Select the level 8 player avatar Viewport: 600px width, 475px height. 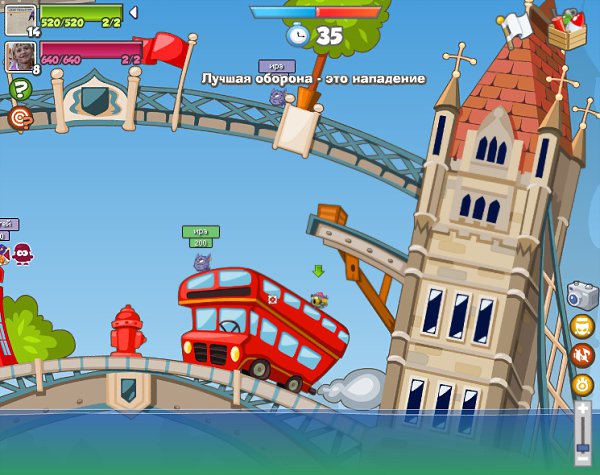pyautogui.click(x=20, y=56)
